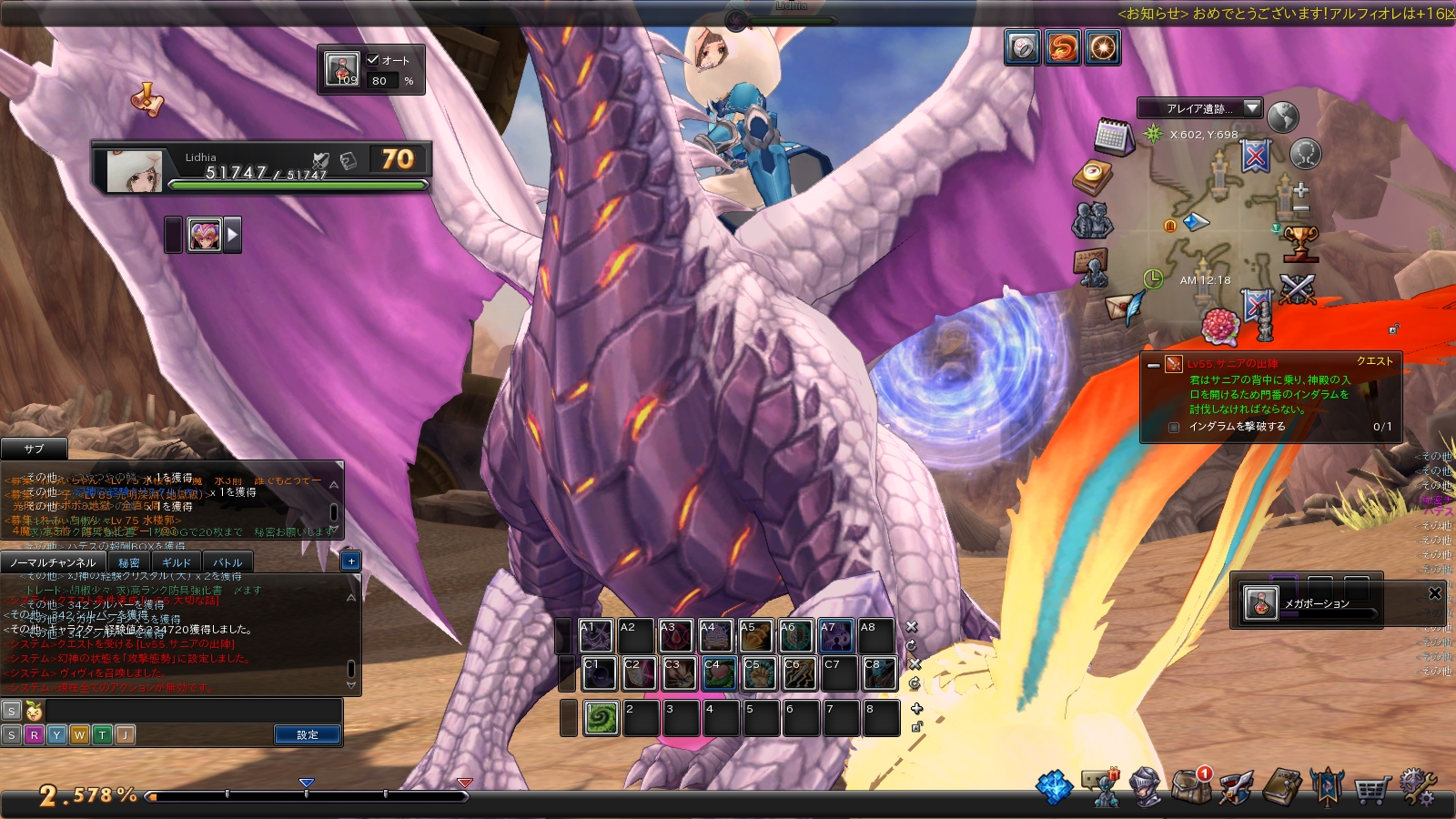Open the mail envelope with feather icon
Screen dimensions: 1456x819
click(x=1124, y=308)
